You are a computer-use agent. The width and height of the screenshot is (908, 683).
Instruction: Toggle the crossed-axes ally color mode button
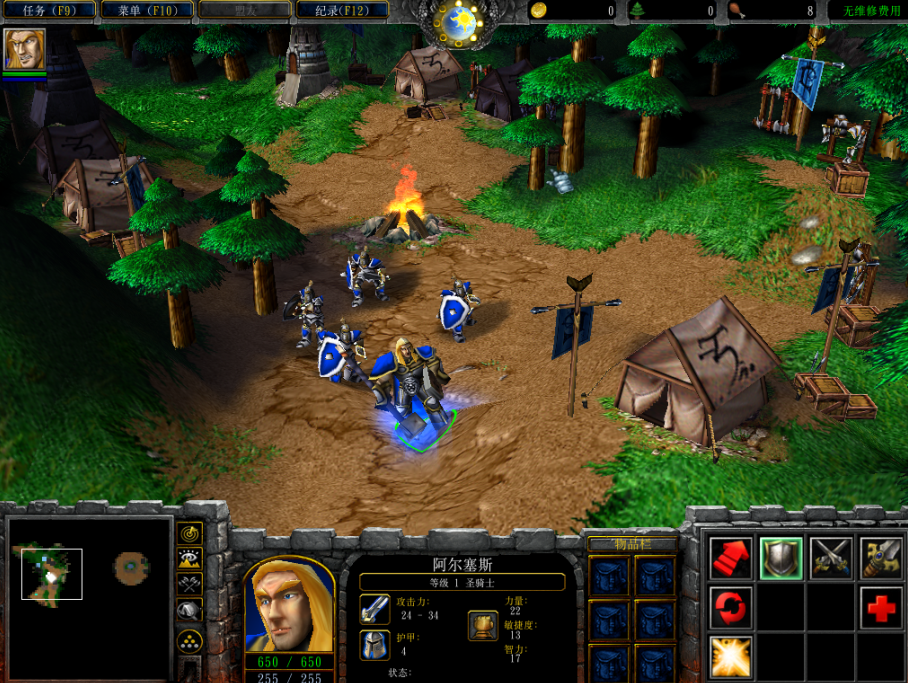coord(189,584)
